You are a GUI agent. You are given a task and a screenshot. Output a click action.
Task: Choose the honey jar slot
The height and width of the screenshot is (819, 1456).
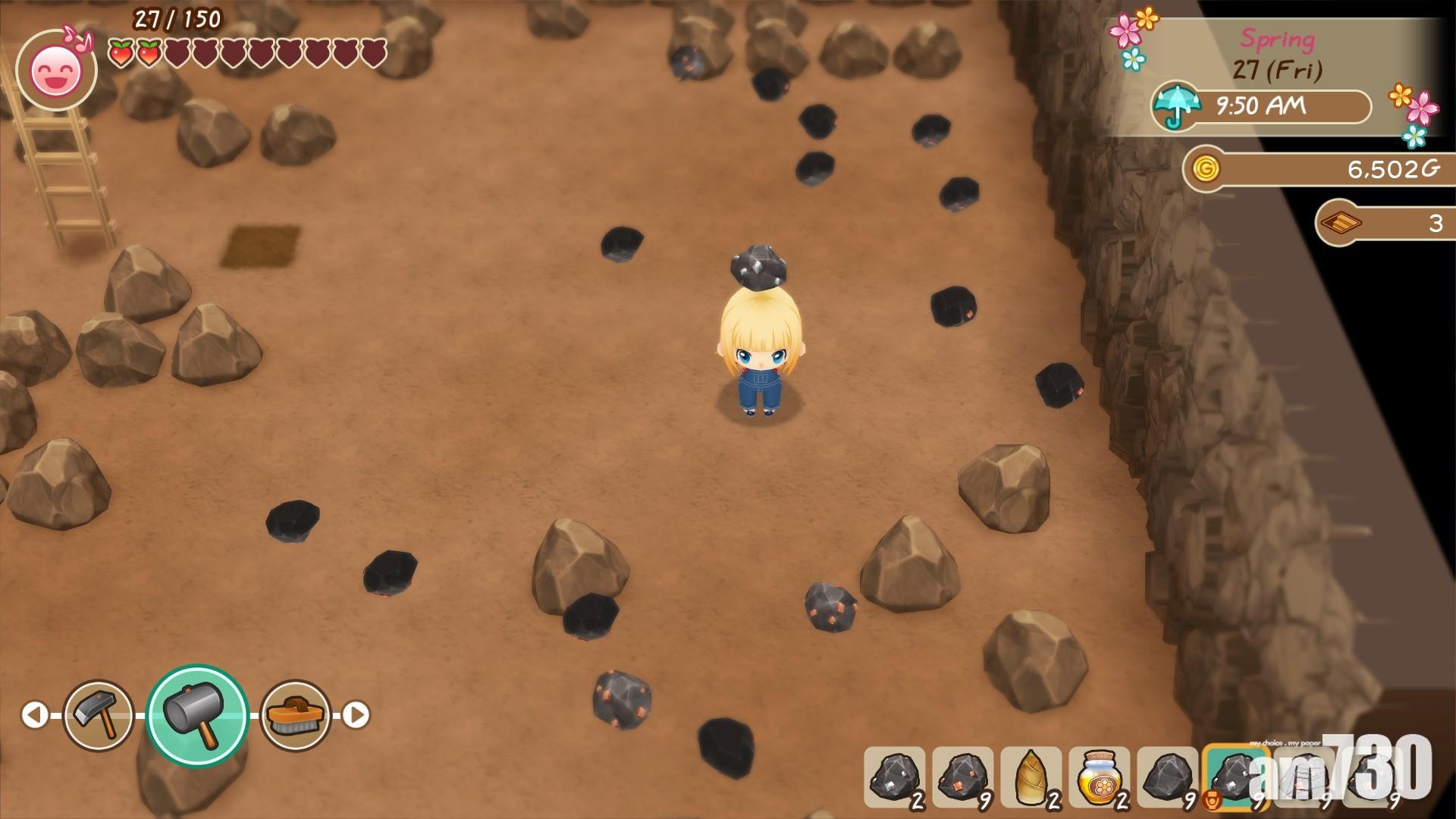coord(1100,777)
